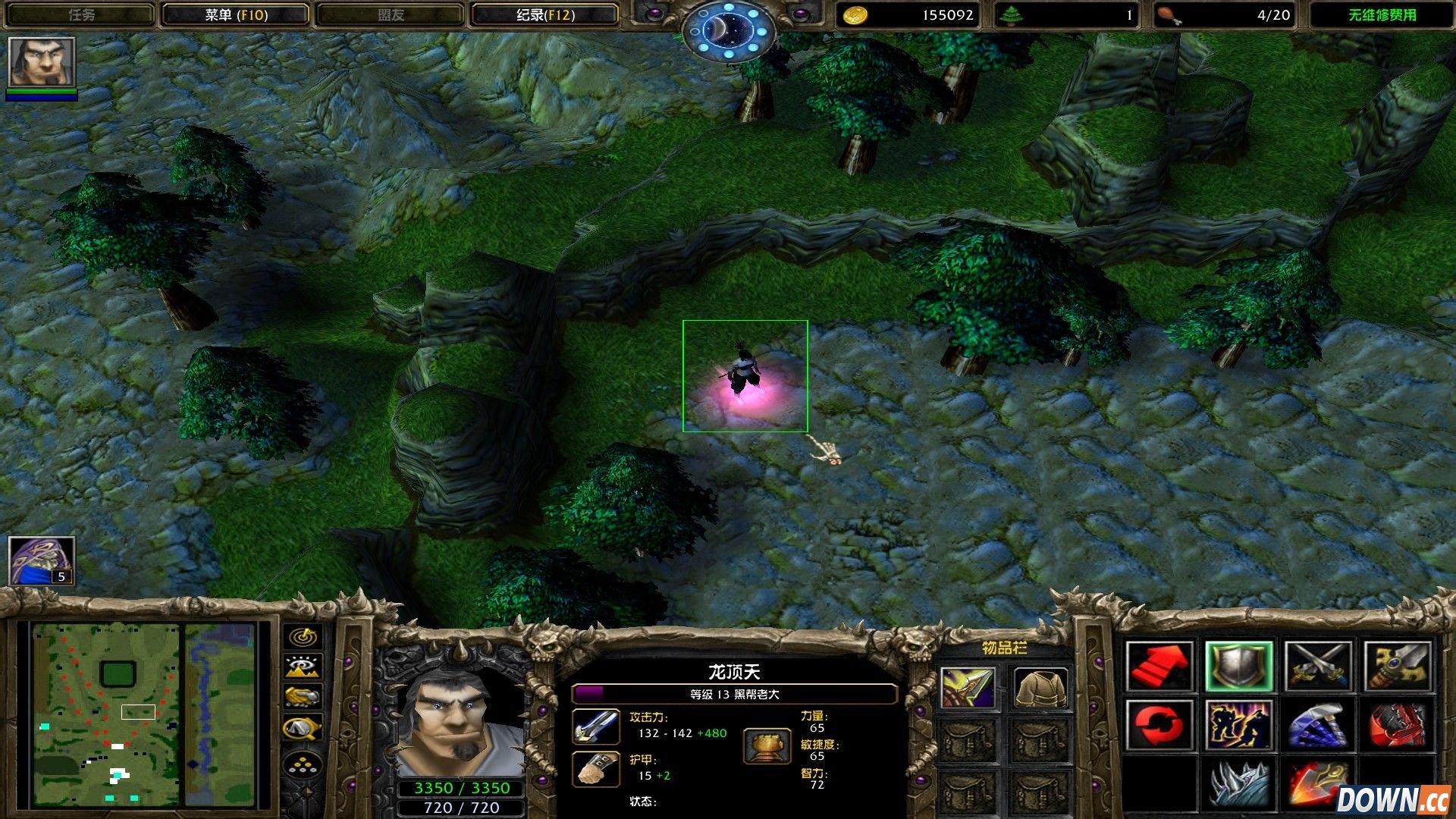Open the 盟友 allies menu
Viewport: 1456px width, 819px height.
[391, 15]
